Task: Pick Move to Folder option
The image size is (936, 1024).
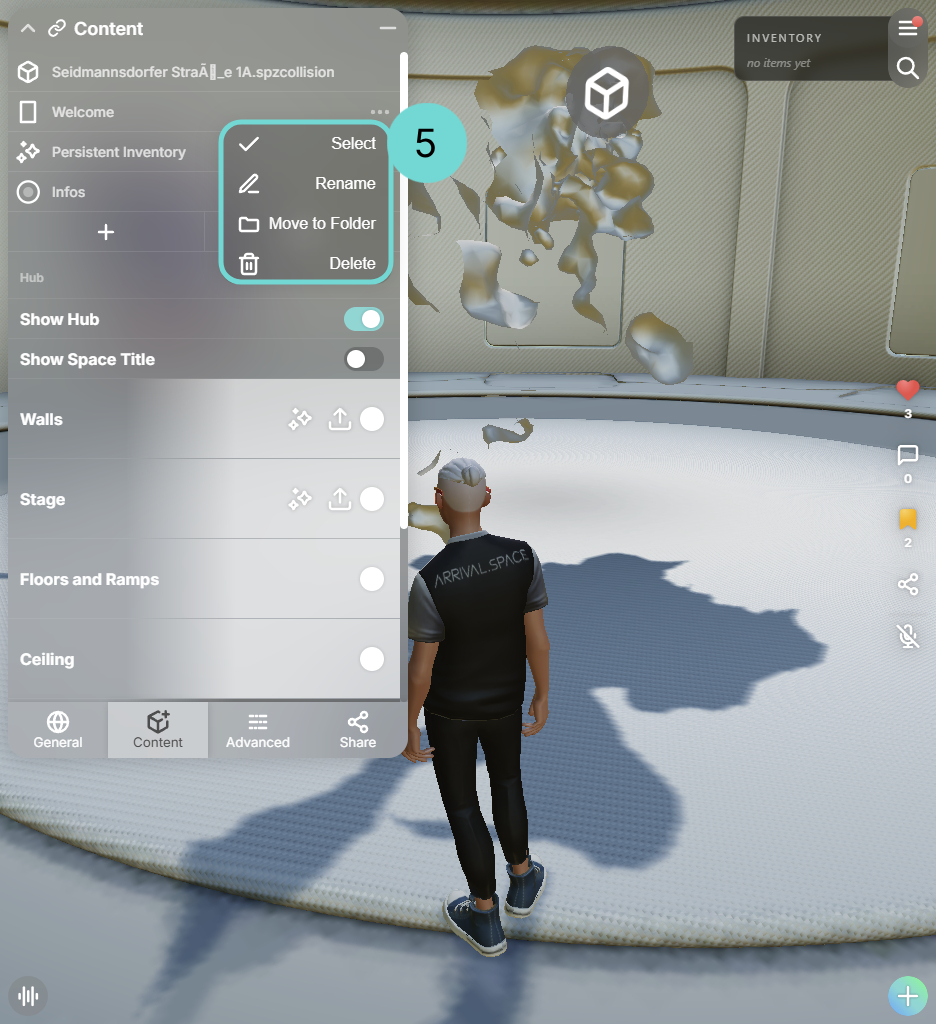Action: 306,224
